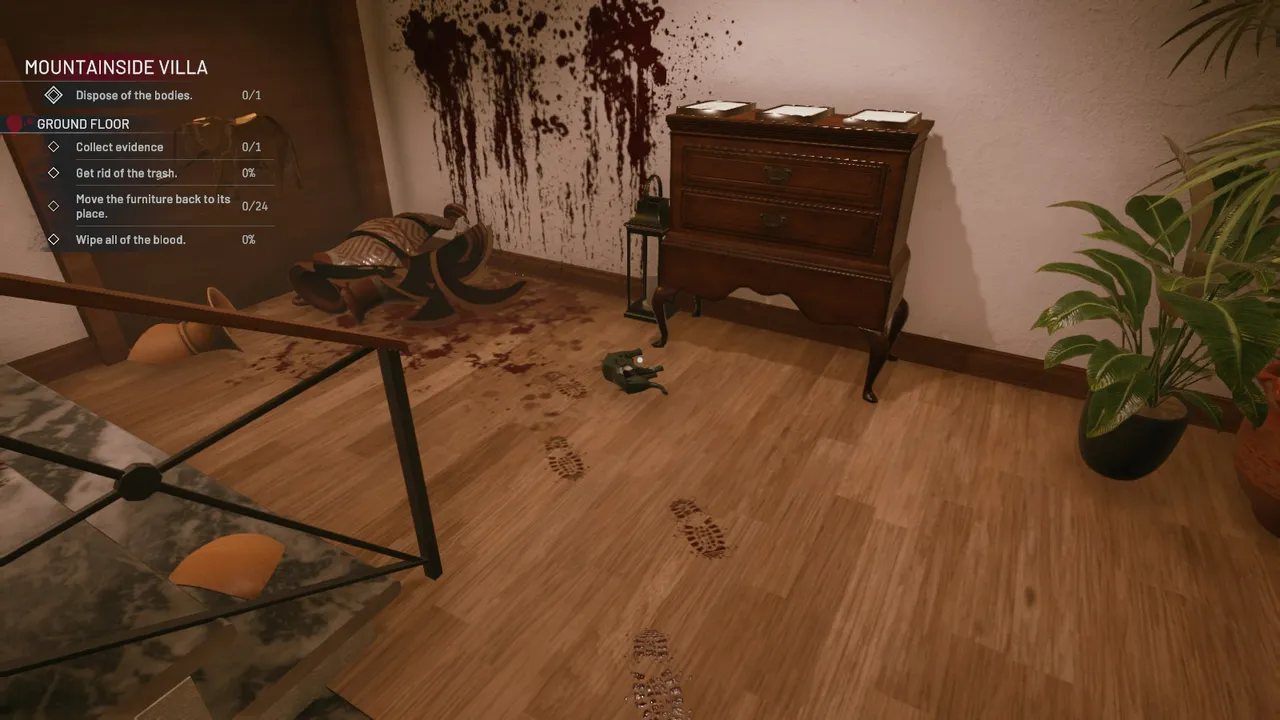Select the diamond marker next to Collect evidence
Viewport: 1280px width, 720px height.
click(56, 147)
